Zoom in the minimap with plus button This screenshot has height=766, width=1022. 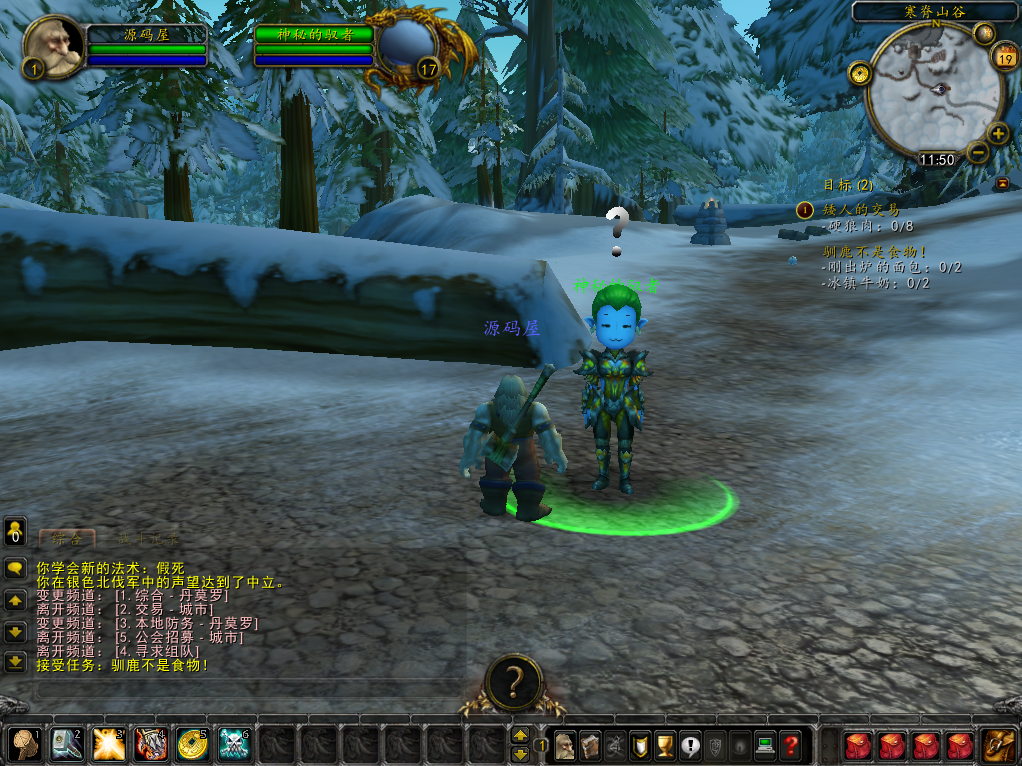coord(998,133)
